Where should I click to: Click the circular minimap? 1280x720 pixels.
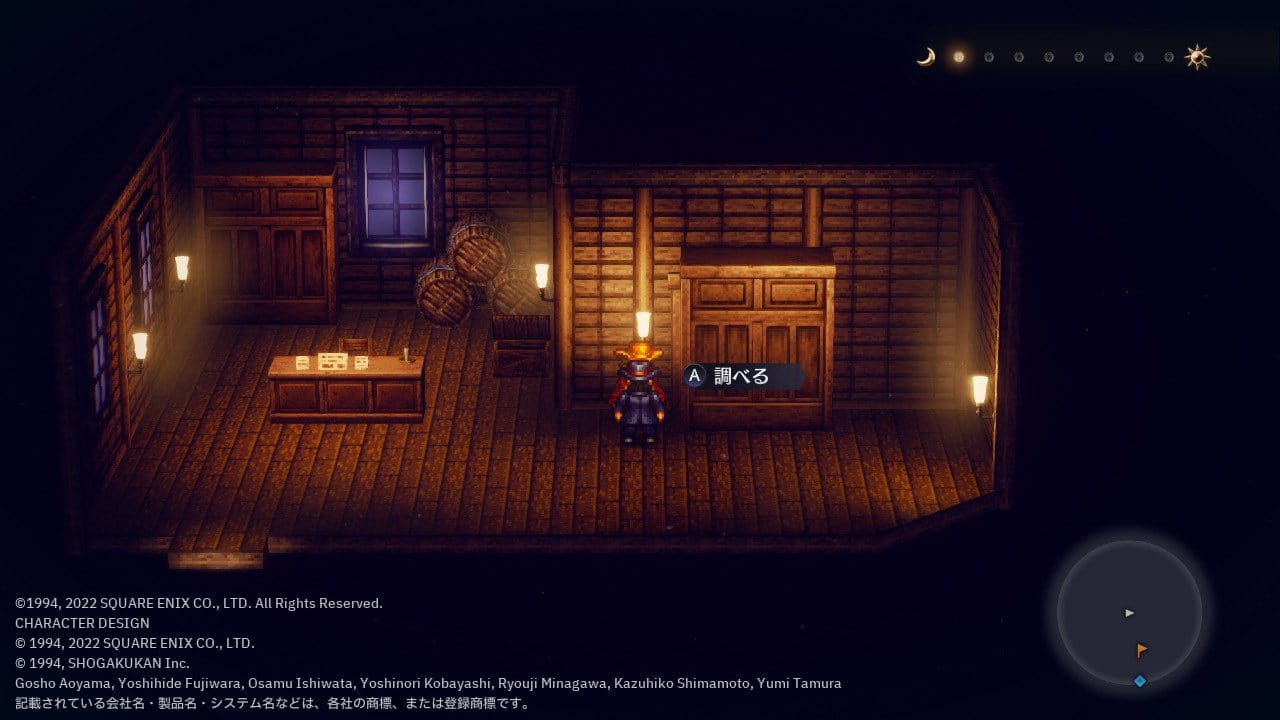pos(1130,612)
